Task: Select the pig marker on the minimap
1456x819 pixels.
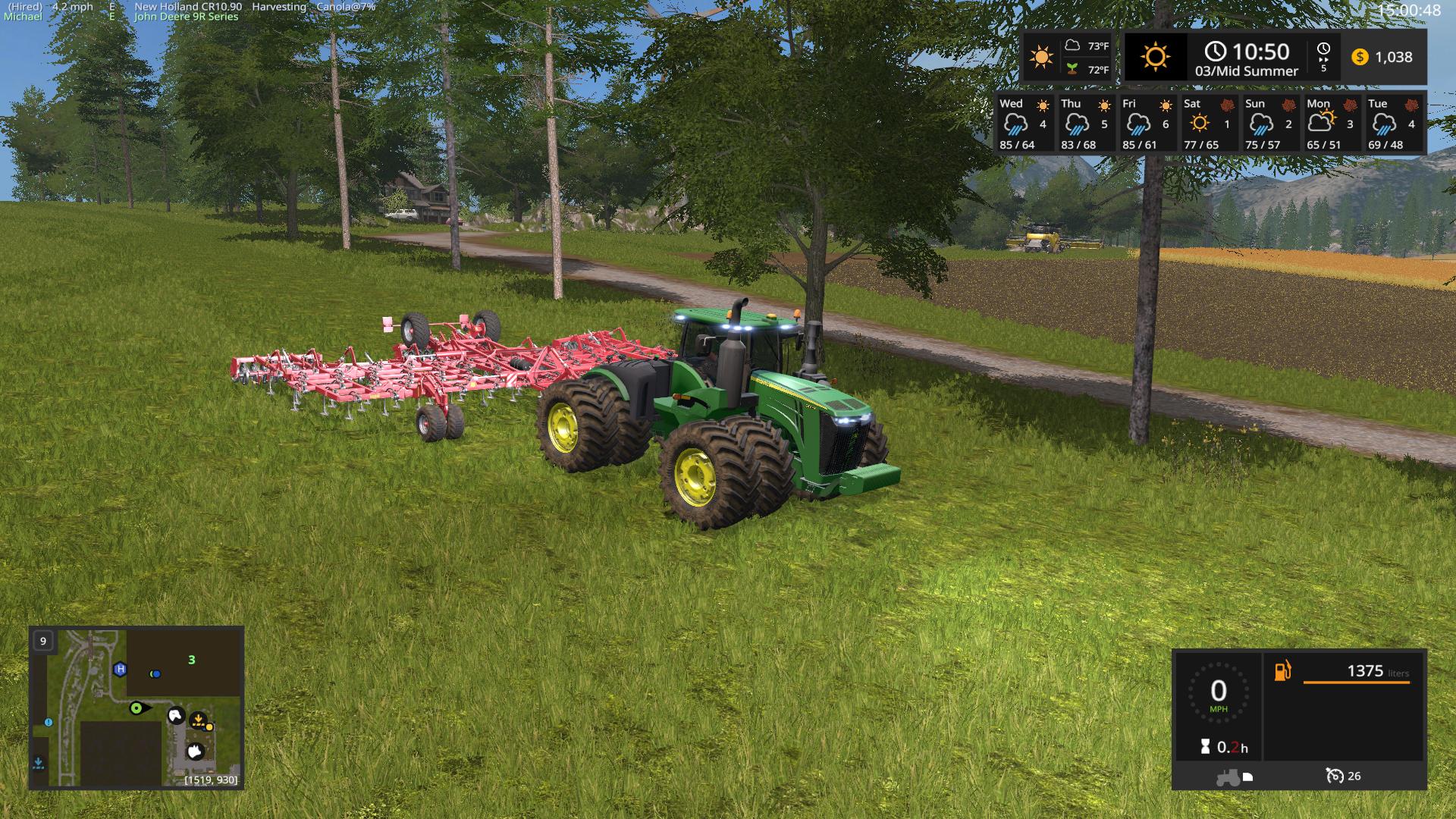Action: (x=195, y=751)
